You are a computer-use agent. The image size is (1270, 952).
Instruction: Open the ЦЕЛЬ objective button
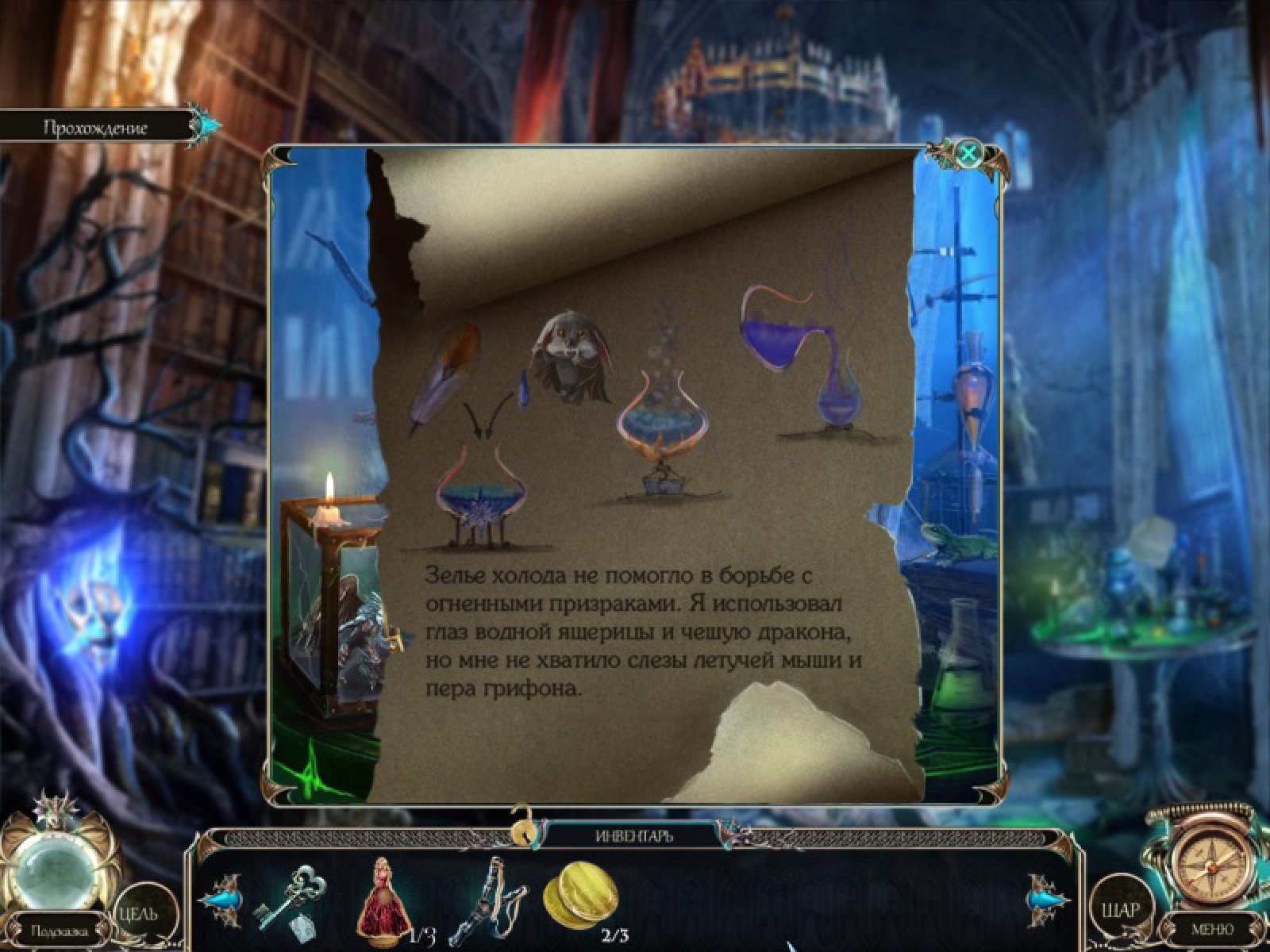[139, 913]
